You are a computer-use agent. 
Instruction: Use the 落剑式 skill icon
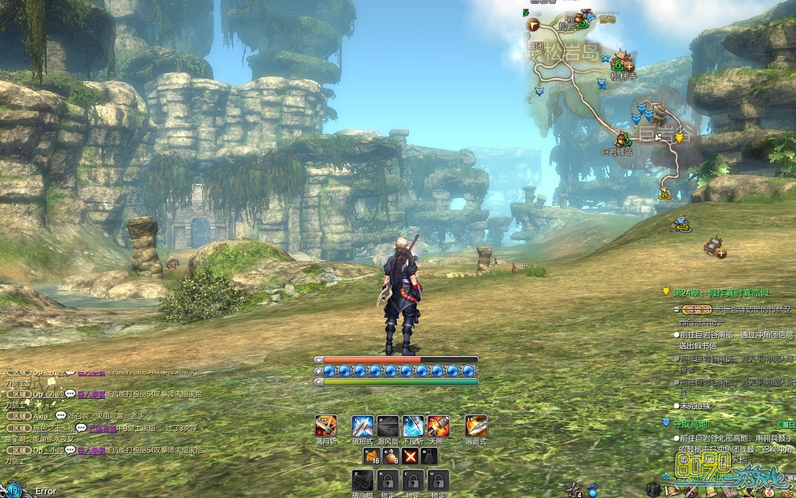click(x=476, y=426)
